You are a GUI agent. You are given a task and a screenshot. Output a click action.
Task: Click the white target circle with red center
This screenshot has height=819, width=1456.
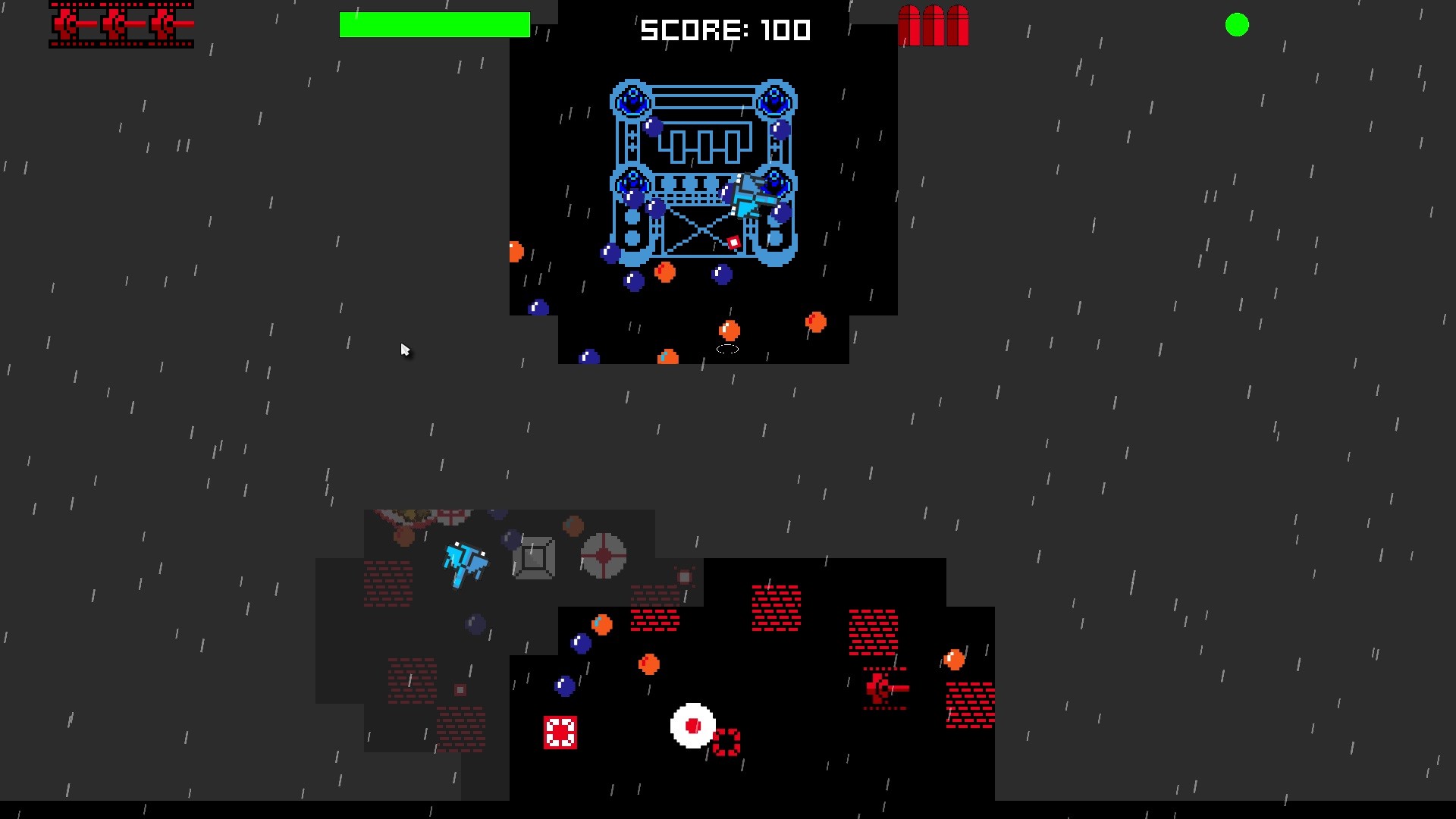tap(692, 726)
